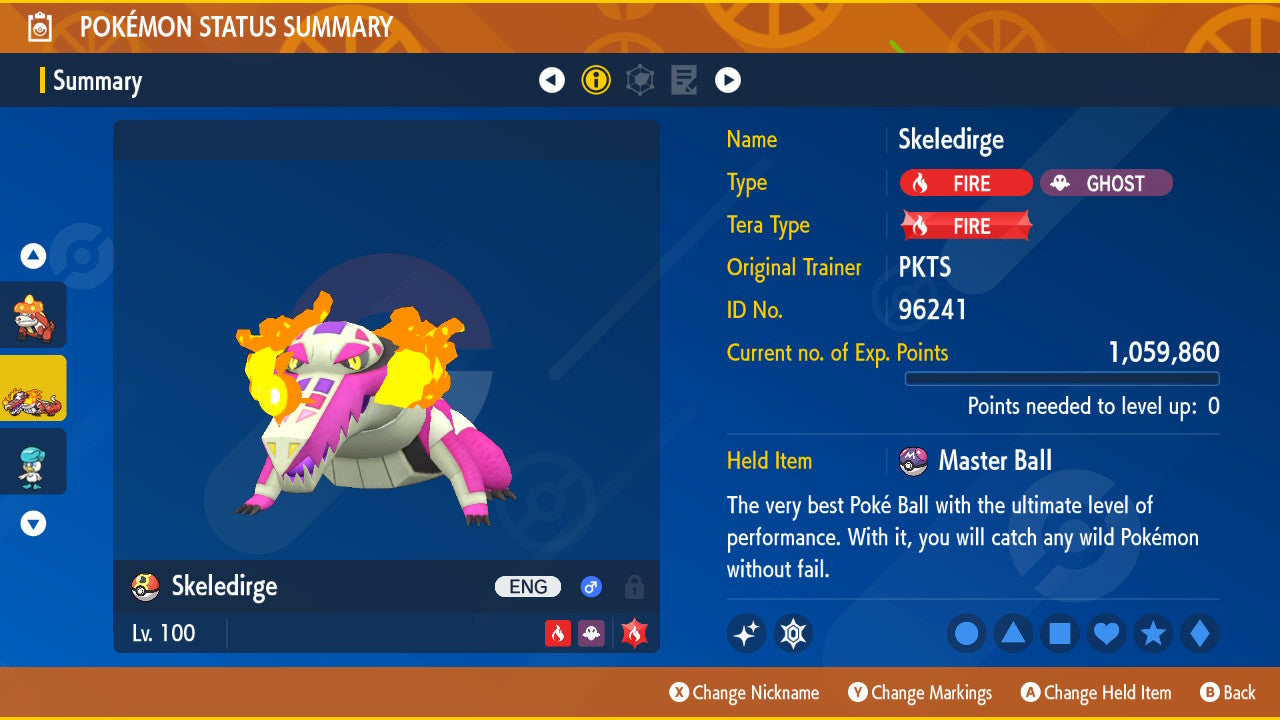
Task: Click the Tera Jewel emblem icon
Action: tap(793, 633)
